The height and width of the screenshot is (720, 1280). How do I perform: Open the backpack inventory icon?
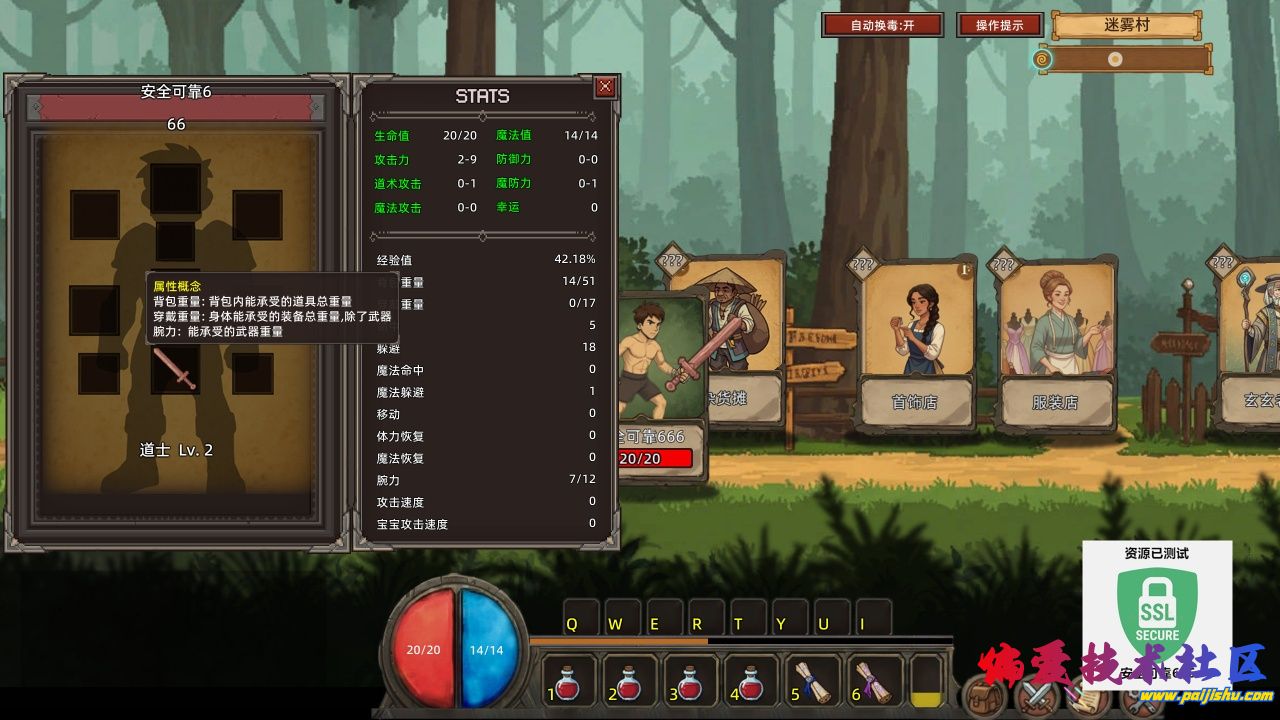coord(984,696)
